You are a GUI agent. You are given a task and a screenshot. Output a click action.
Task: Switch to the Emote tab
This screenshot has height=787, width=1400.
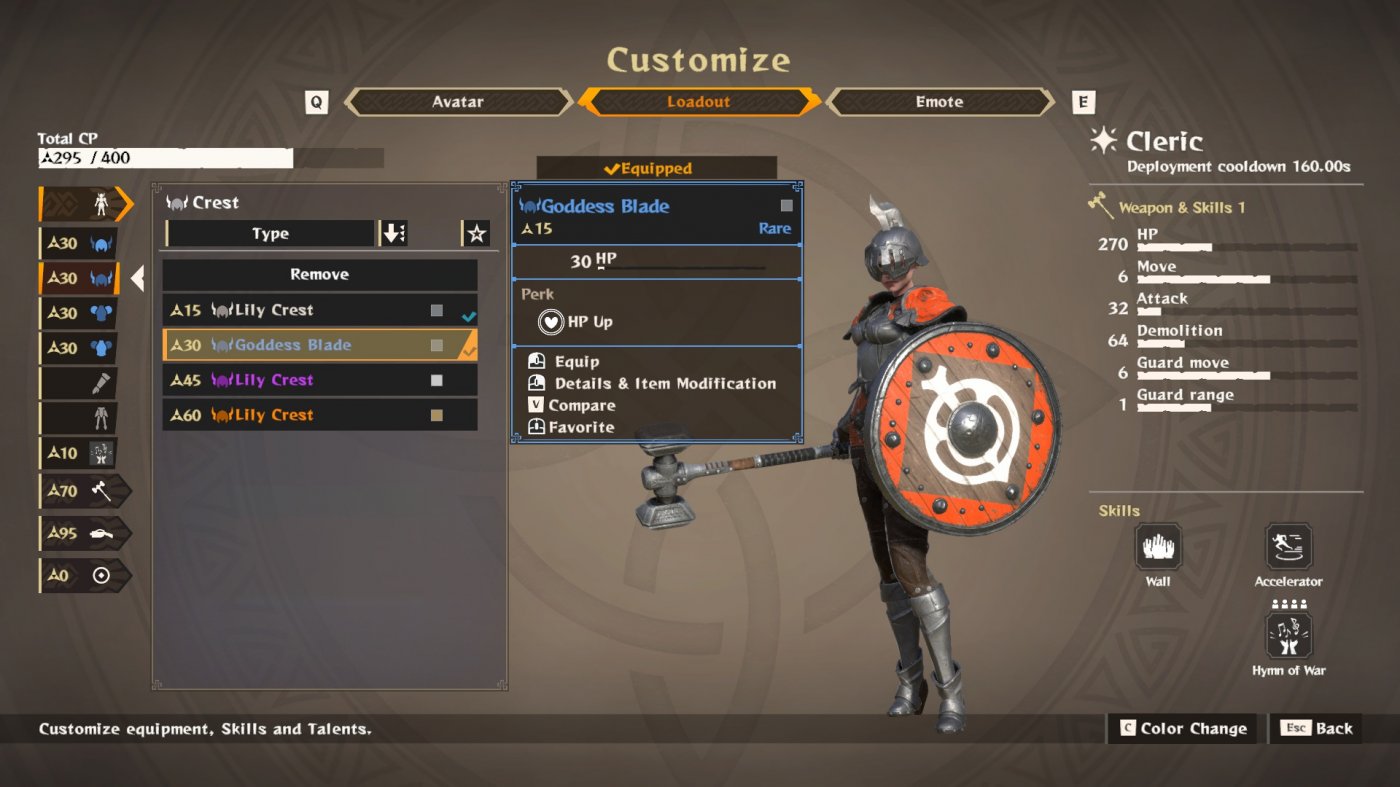coord(938,101)
